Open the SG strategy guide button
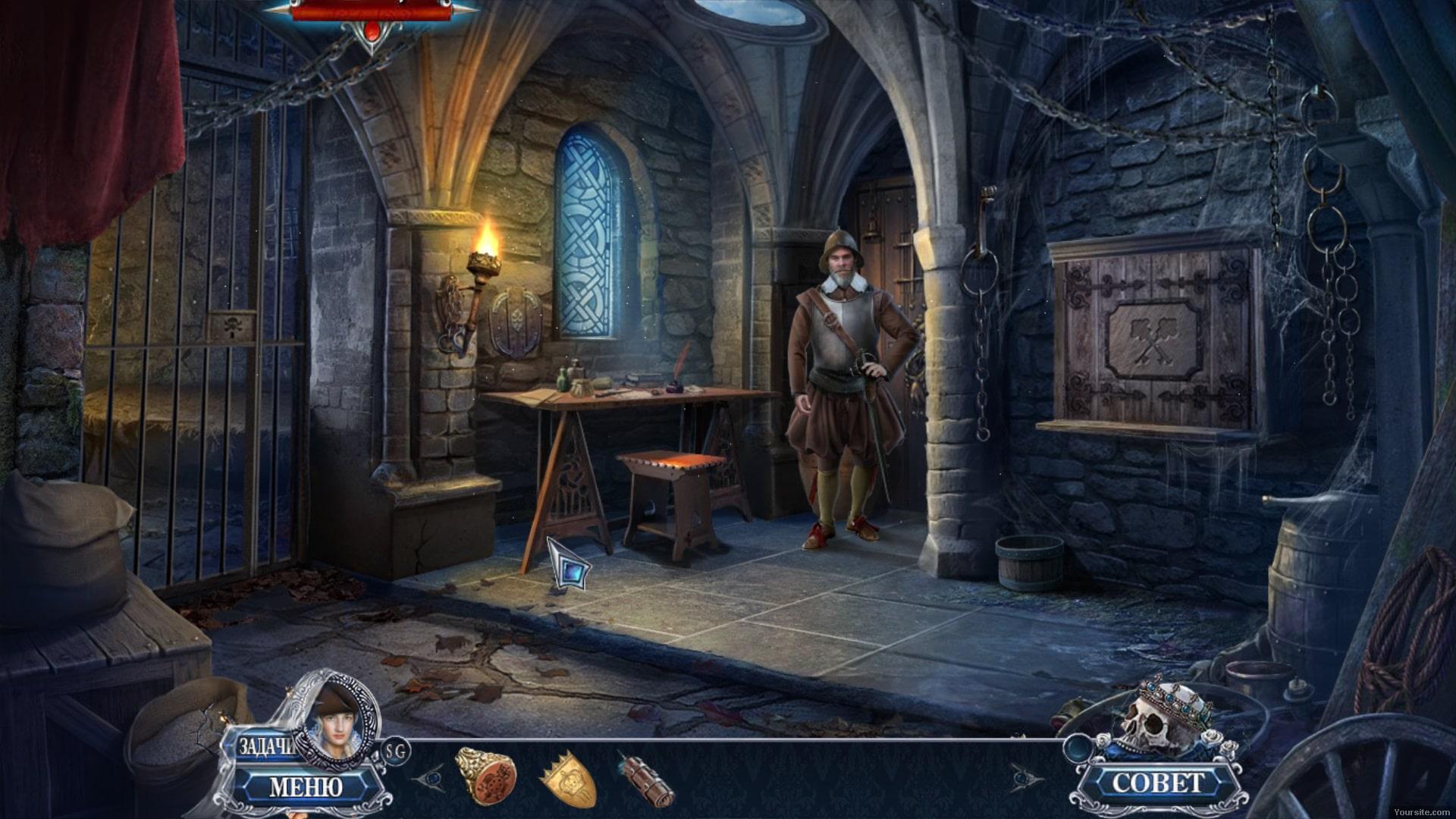Viewport: 1456px width, 819px height. click(x=396, y=751)
